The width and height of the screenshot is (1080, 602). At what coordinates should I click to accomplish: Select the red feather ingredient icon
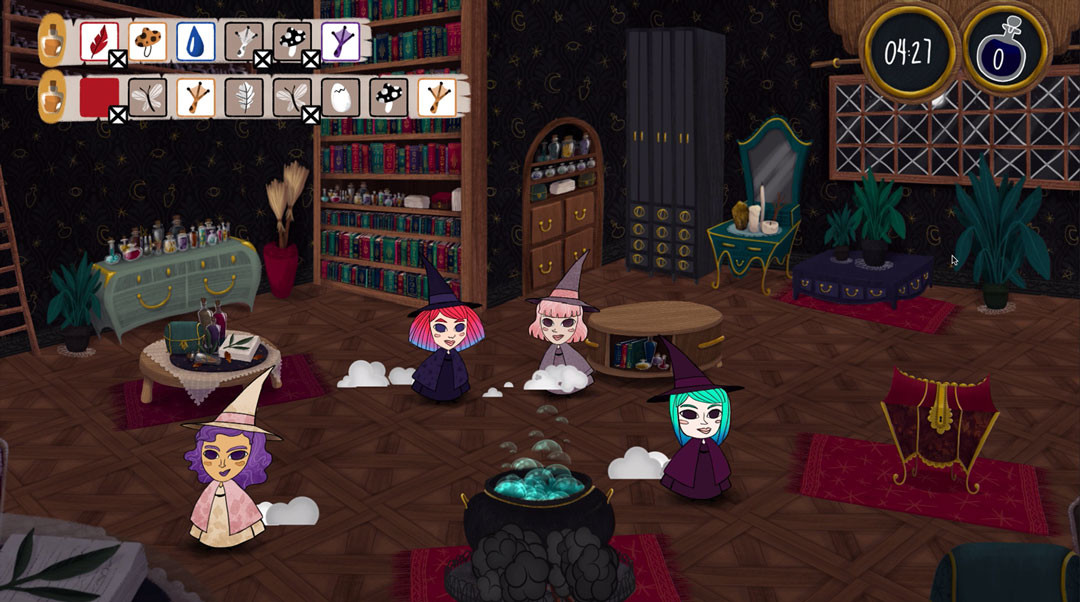pyautogui.click(x=99, y=42)
